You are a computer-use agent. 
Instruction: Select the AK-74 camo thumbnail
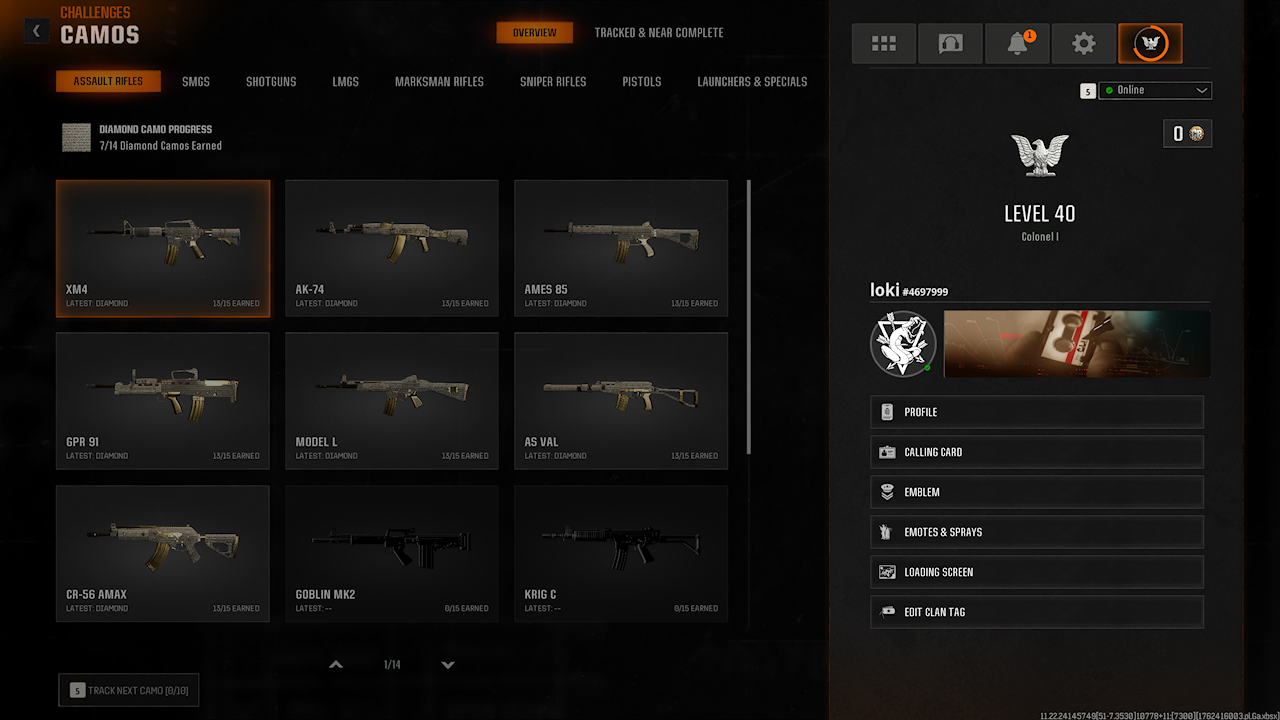(x=391, y=248)
